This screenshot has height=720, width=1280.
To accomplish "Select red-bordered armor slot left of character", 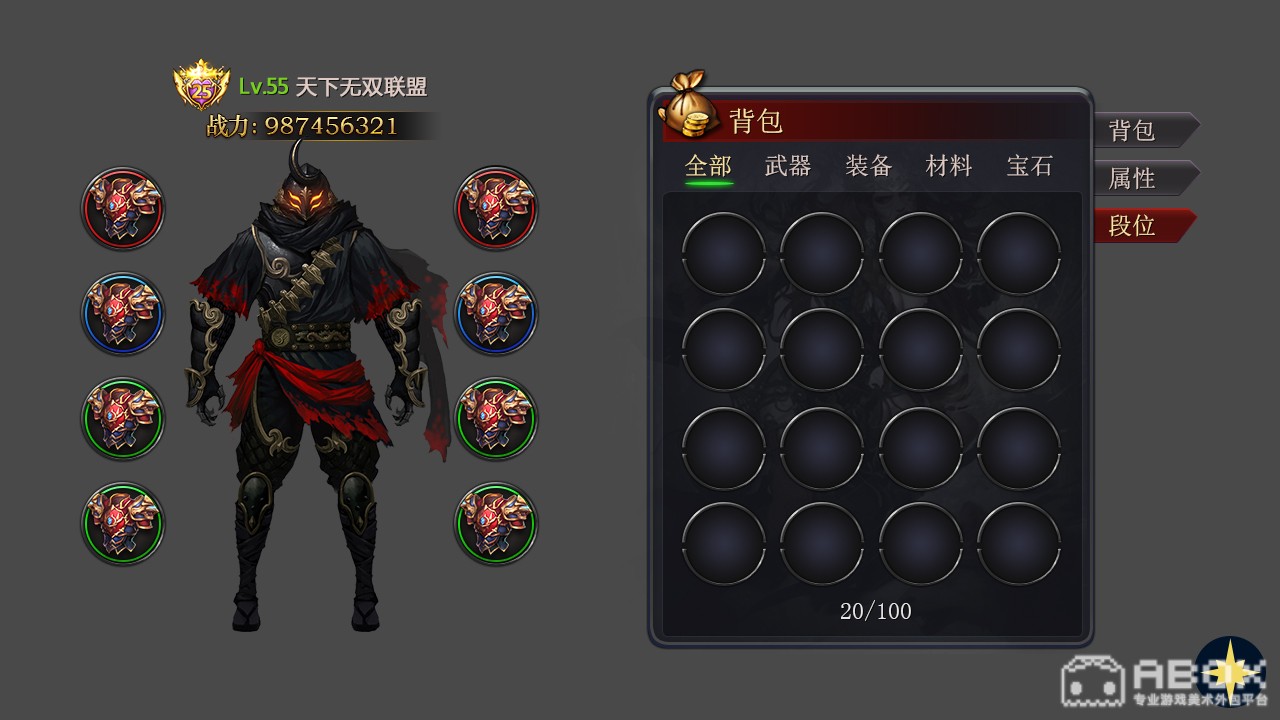I will click(123, 208).
